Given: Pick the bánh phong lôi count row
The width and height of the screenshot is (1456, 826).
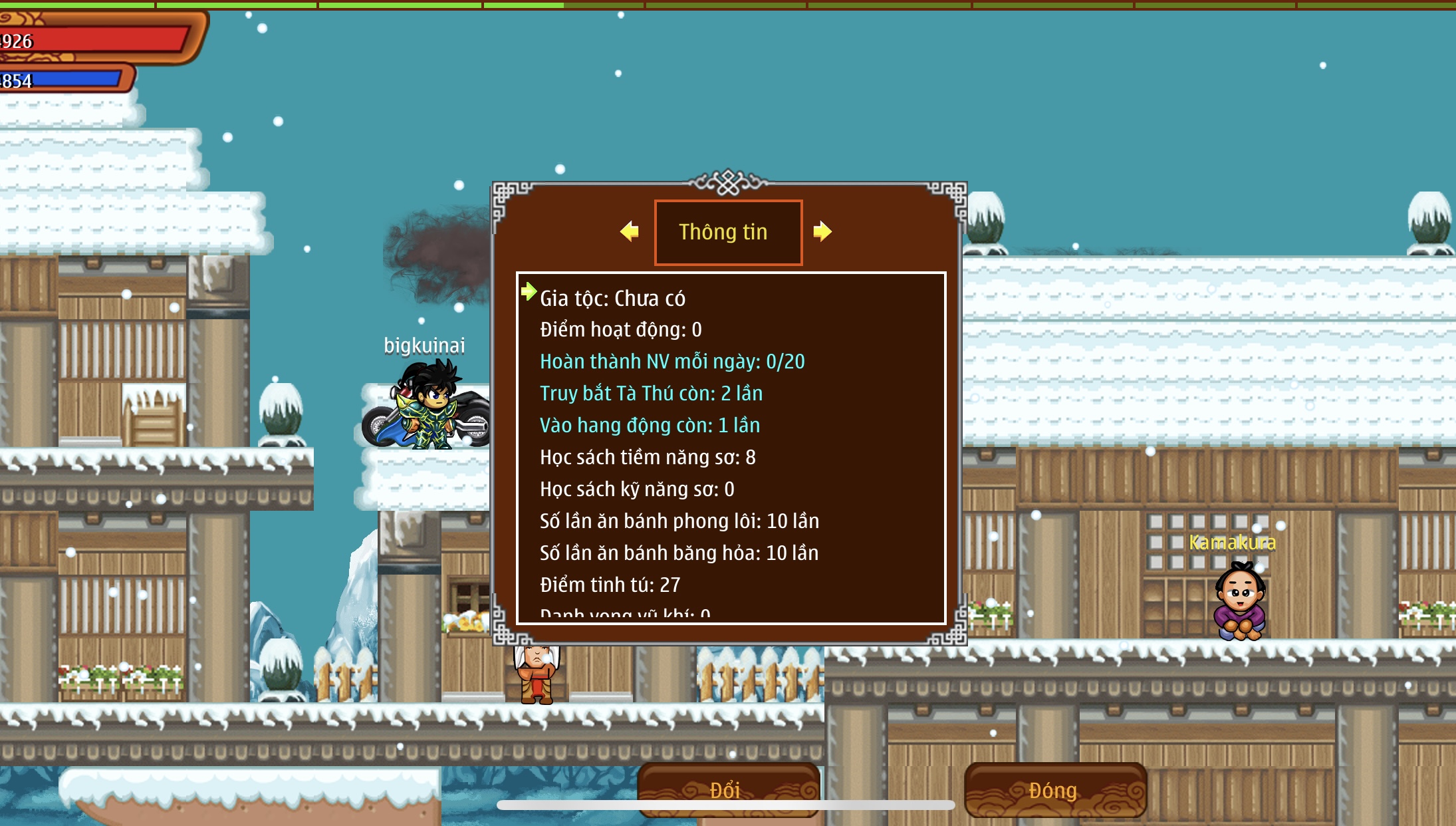Looking at the screenshot, I should point(679,521).
